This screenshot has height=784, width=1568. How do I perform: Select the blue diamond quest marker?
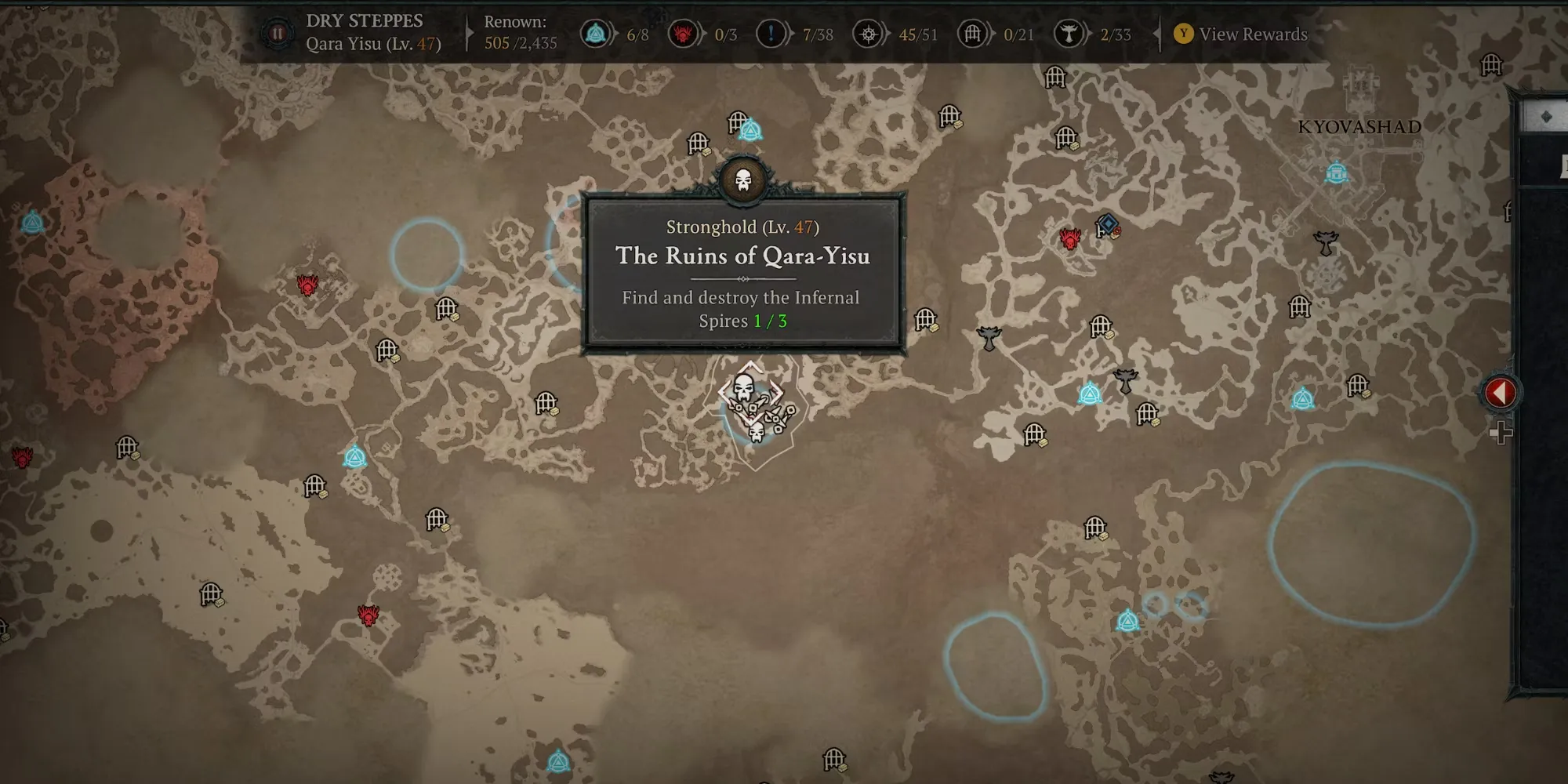pyautogui.click(x=1108, y=225)
